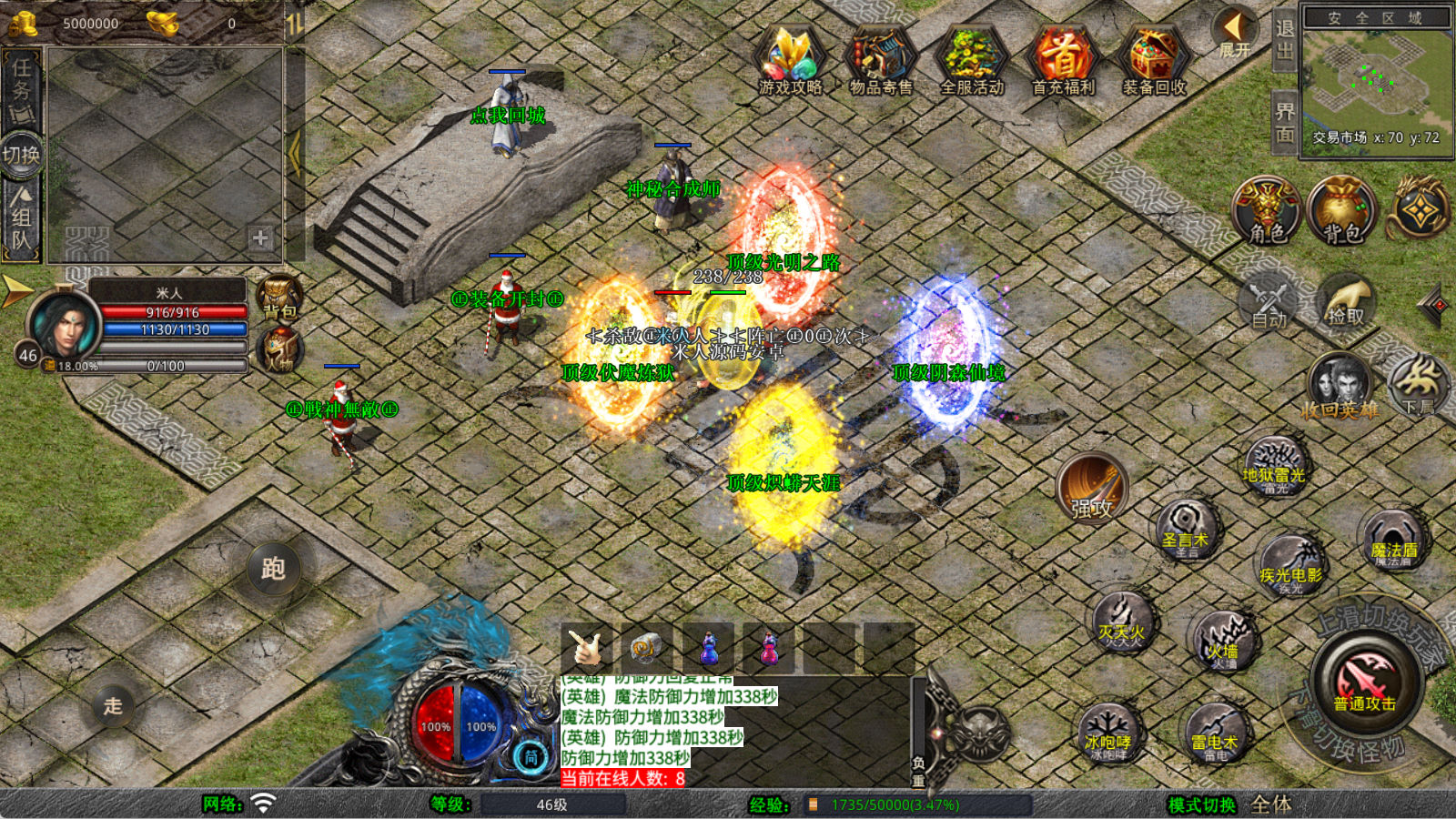This screenshot has width=1456, height=819.
Task: Open the 装备回收 equipment recycle chest
Action: (x=1154, y=59)
